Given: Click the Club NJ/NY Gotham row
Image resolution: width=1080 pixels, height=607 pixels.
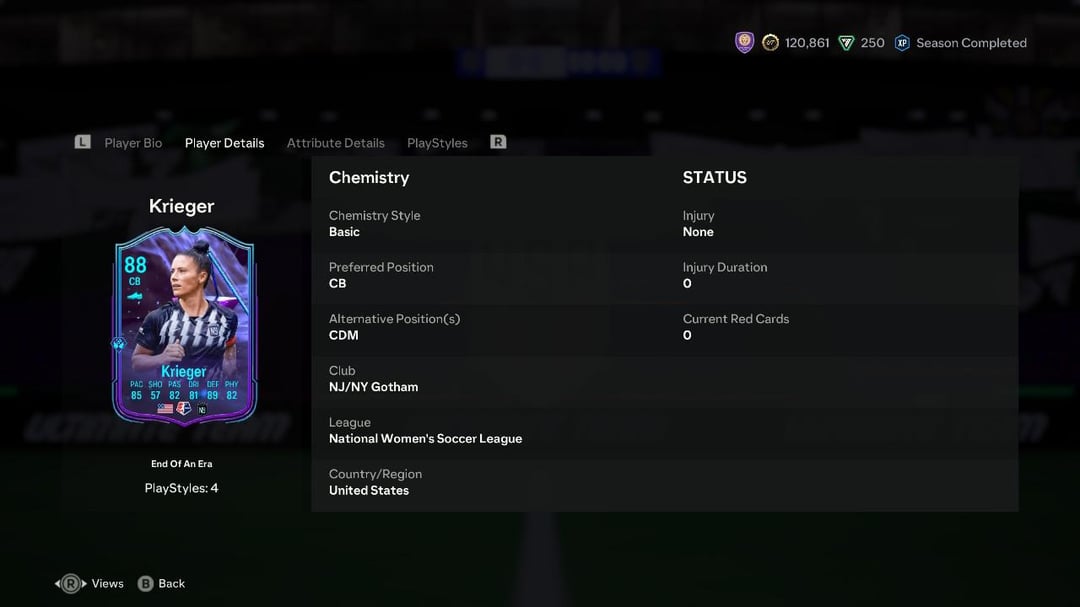Looking at the screenshot, I should (x=490, y=379).
